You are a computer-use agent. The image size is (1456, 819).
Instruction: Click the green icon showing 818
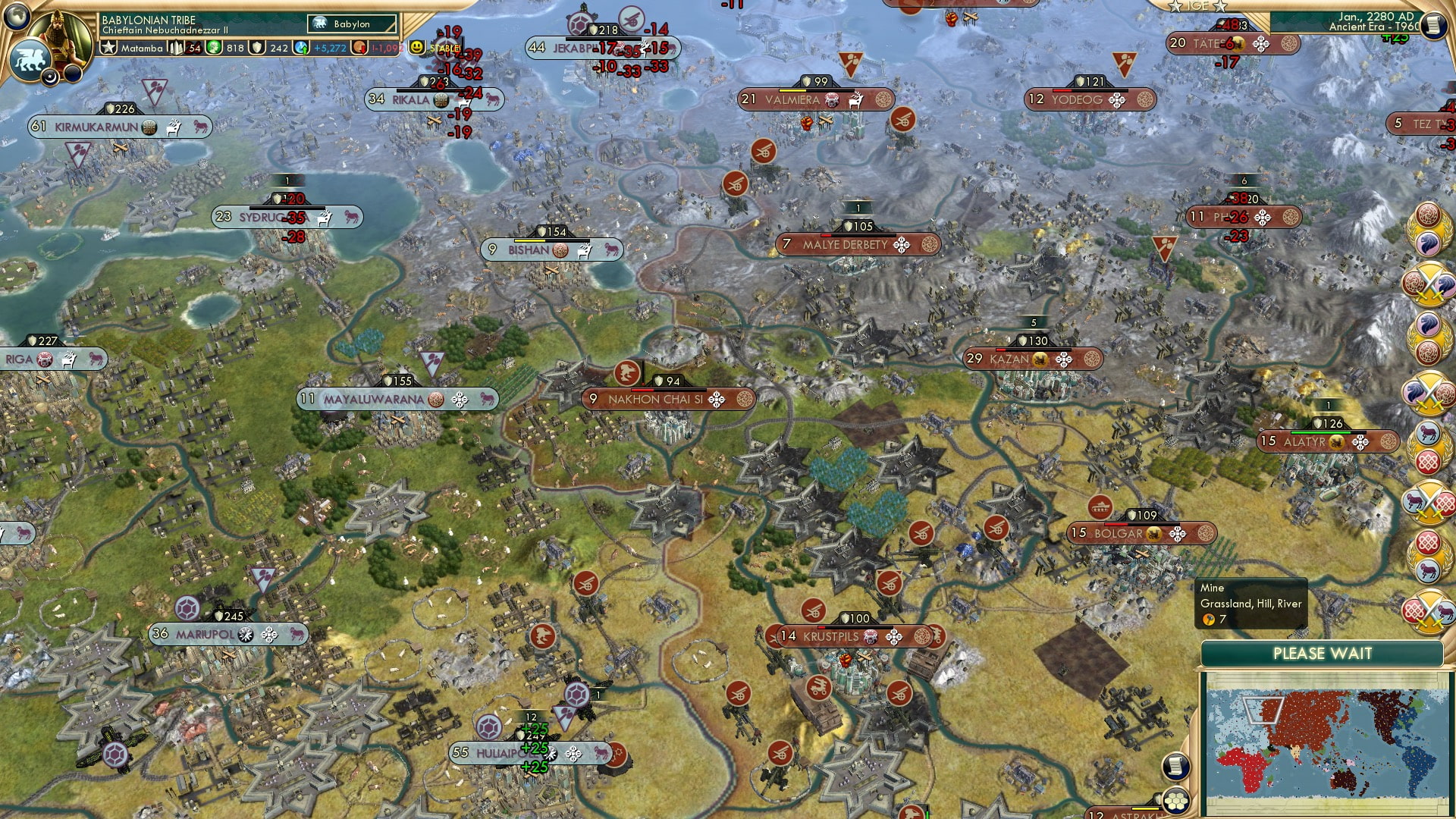click(214, 48)
